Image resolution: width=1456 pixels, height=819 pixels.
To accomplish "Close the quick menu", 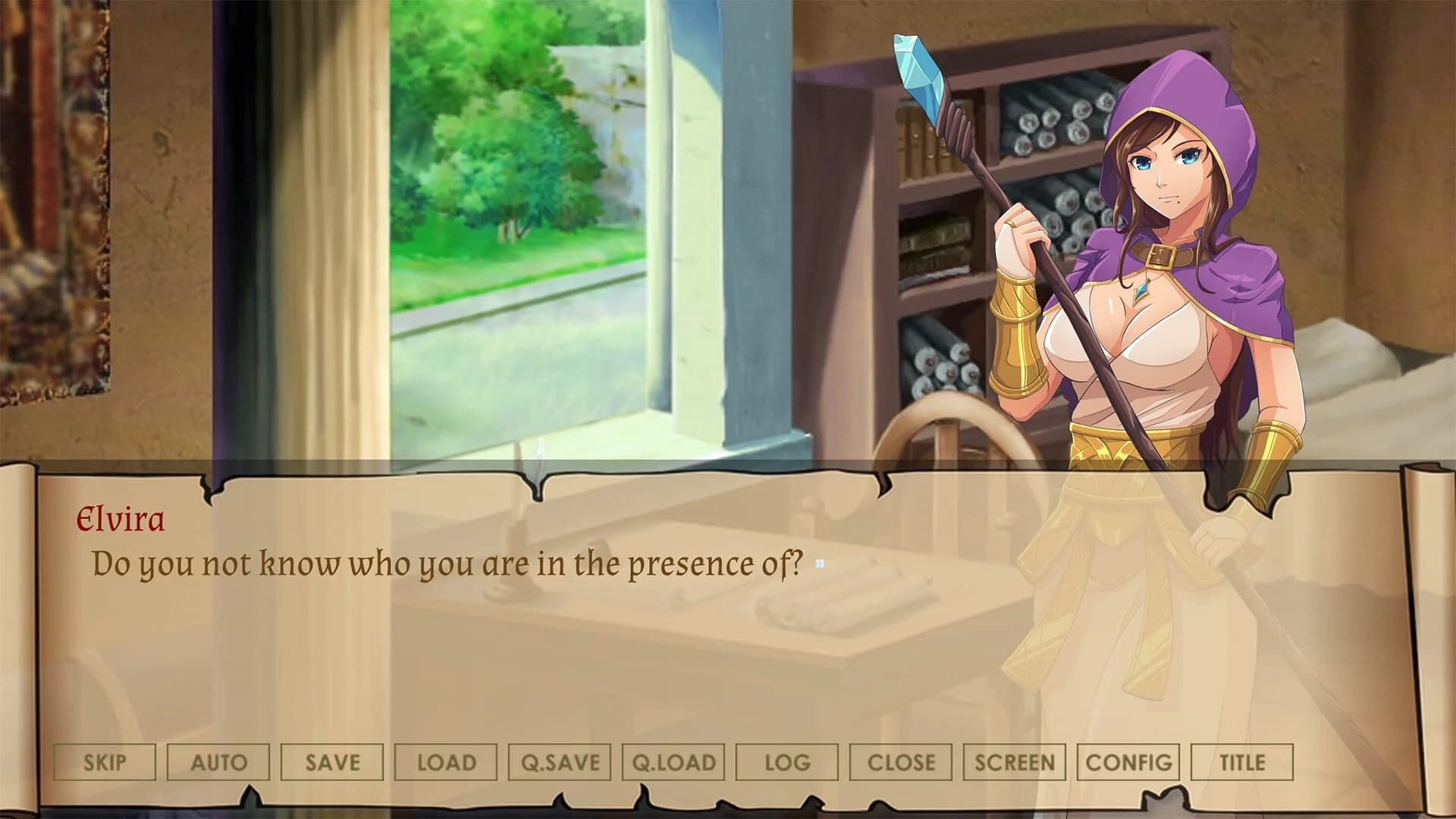I will 902,762.
